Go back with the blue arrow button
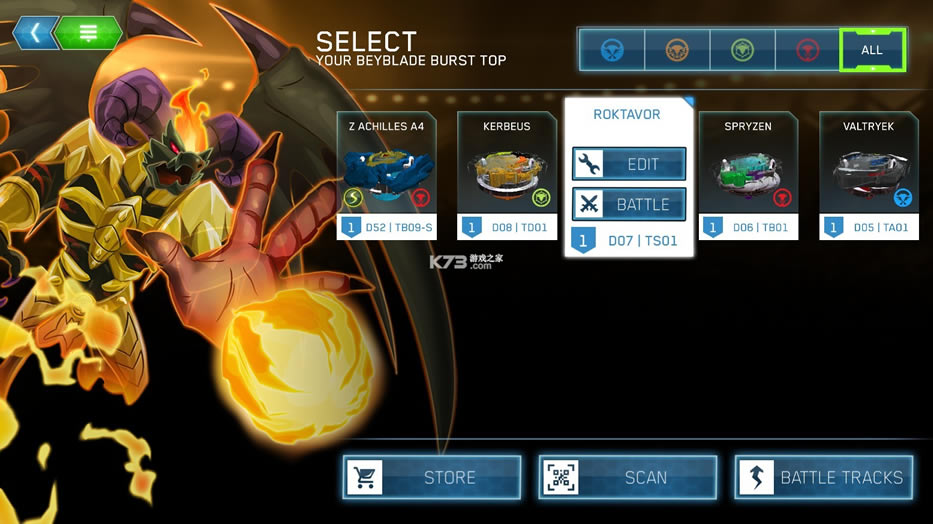Screen dimensions: 933x524 coord(35,33)
